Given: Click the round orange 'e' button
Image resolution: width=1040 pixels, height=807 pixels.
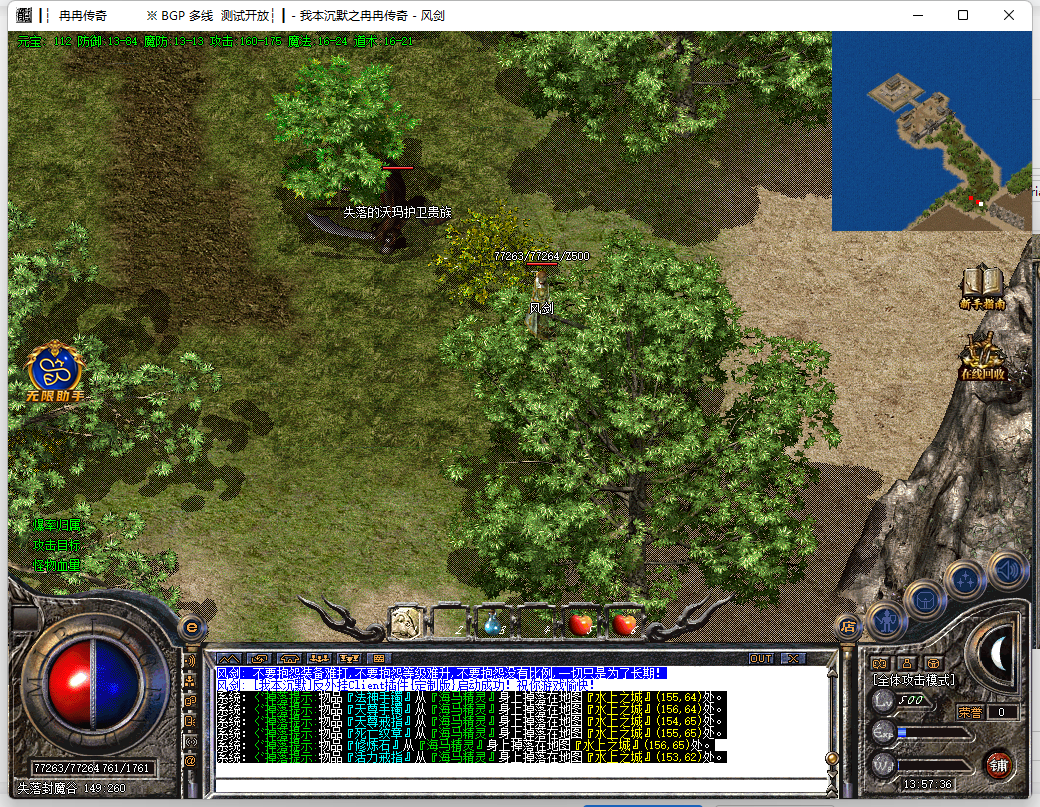Looking at the screenshot, I should pyautogui.click(x=191, y=627).
